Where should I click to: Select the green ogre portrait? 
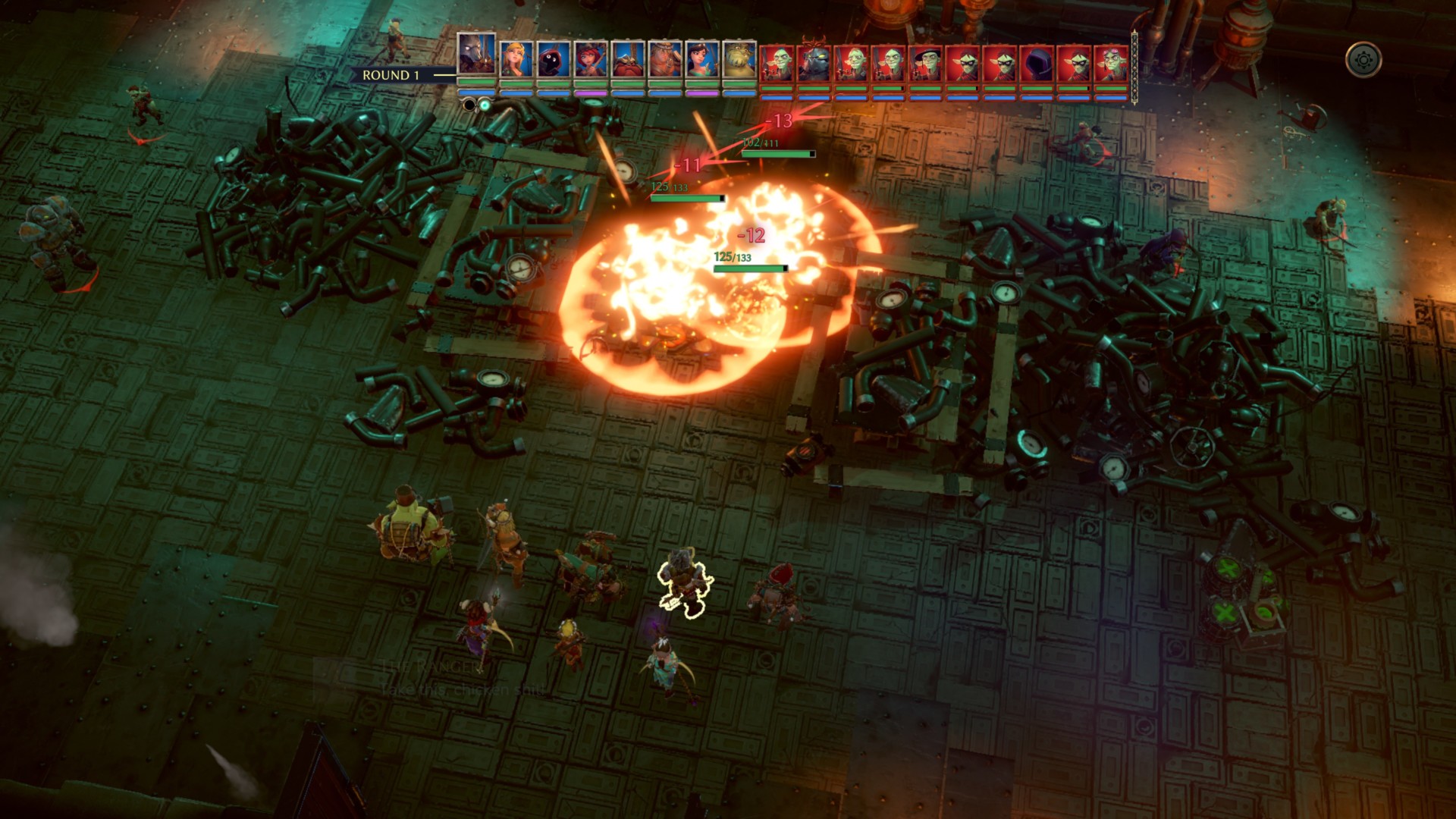pyautogui.click(x=739, y=59)
